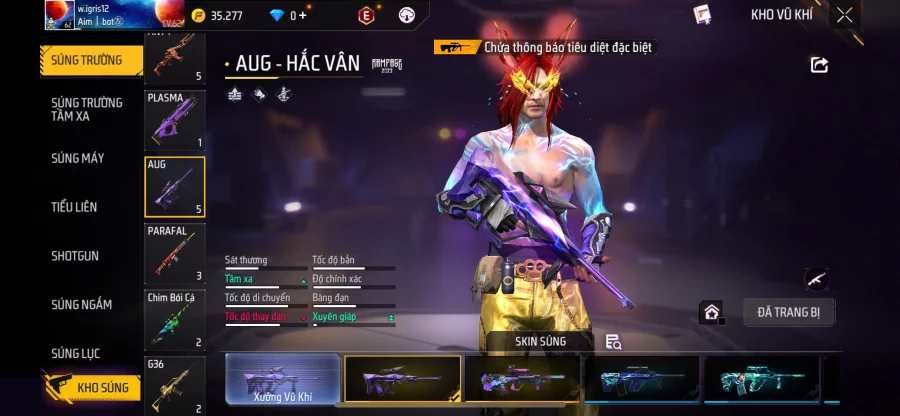Open the Súng Máy weapon category
The image size is (900, 416).
[x=78, y=158]
